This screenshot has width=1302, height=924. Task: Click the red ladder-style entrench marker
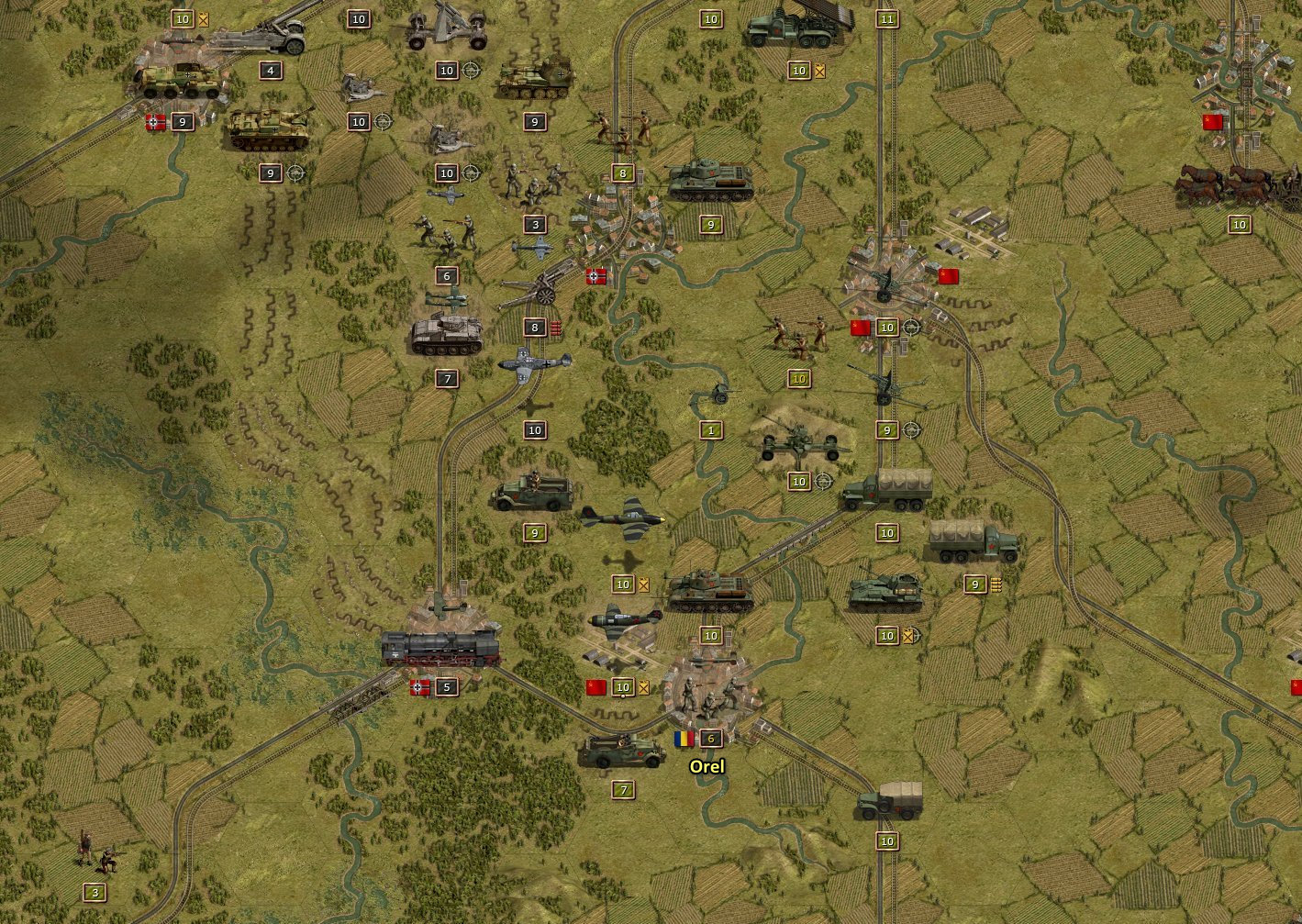(556, 328)
